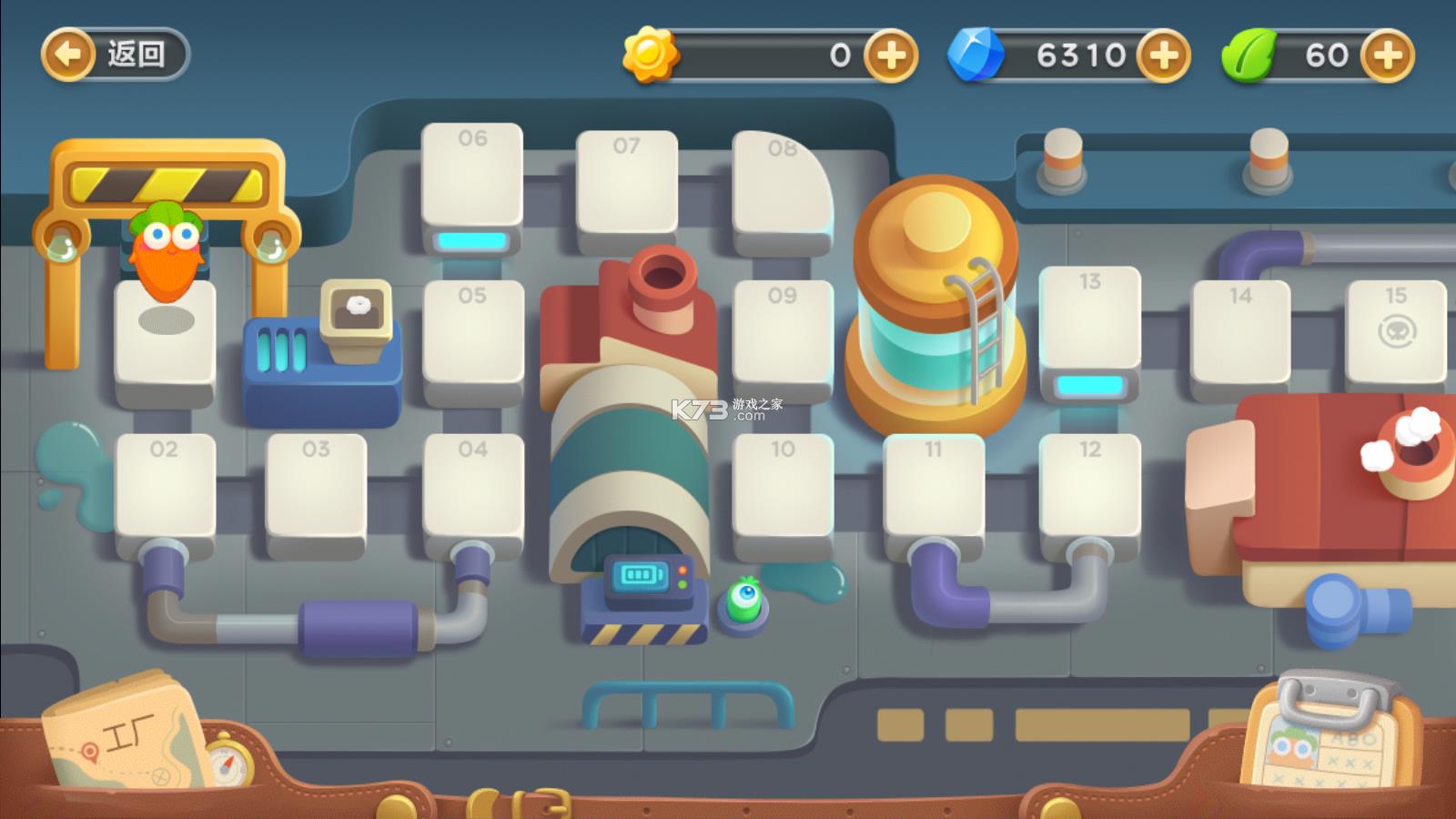Click the green indicator light on the console
Viewport: 1456px width, 819px height.
coord(682,584)
